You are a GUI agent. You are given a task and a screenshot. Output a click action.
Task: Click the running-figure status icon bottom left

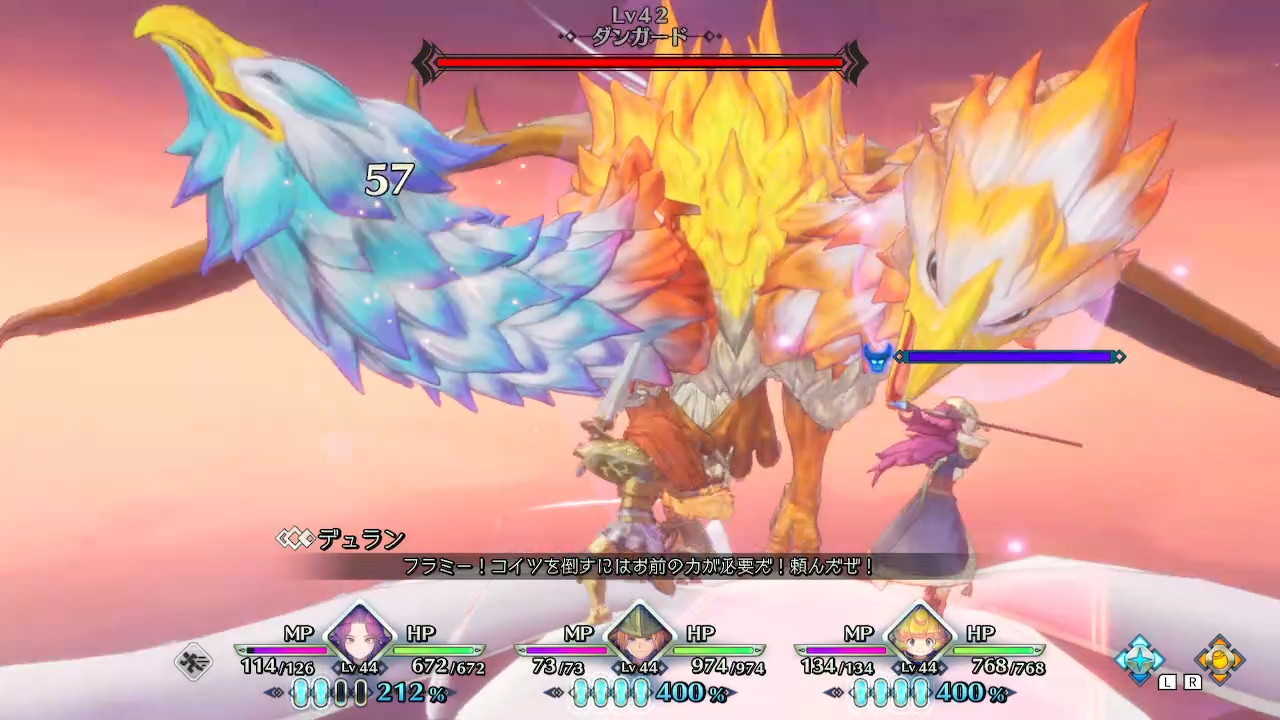(193, 660)
